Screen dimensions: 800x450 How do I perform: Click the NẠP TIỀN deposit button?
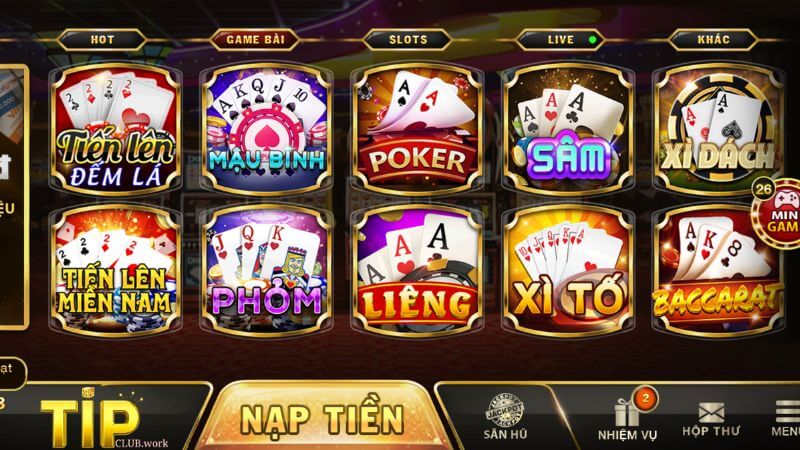(x=322, y=415)
